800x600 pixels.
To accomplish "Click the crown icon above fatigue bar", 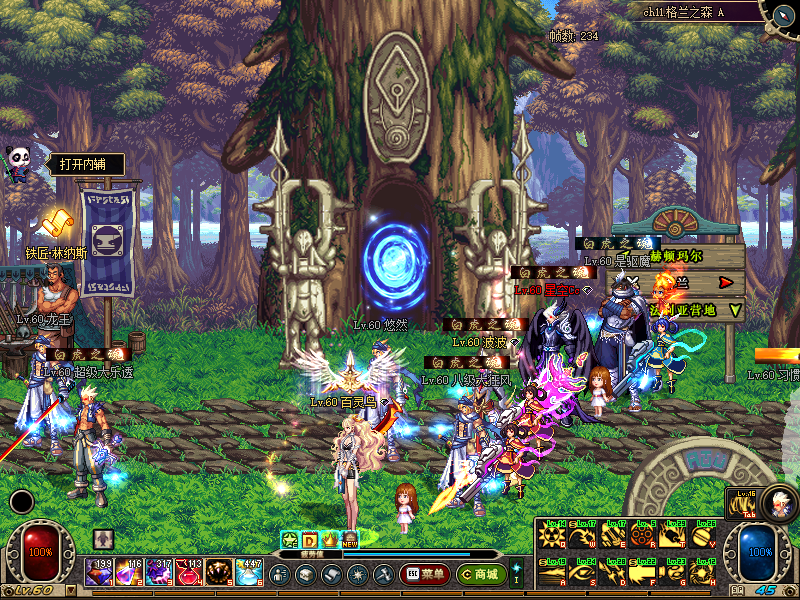I will point(329,539).
